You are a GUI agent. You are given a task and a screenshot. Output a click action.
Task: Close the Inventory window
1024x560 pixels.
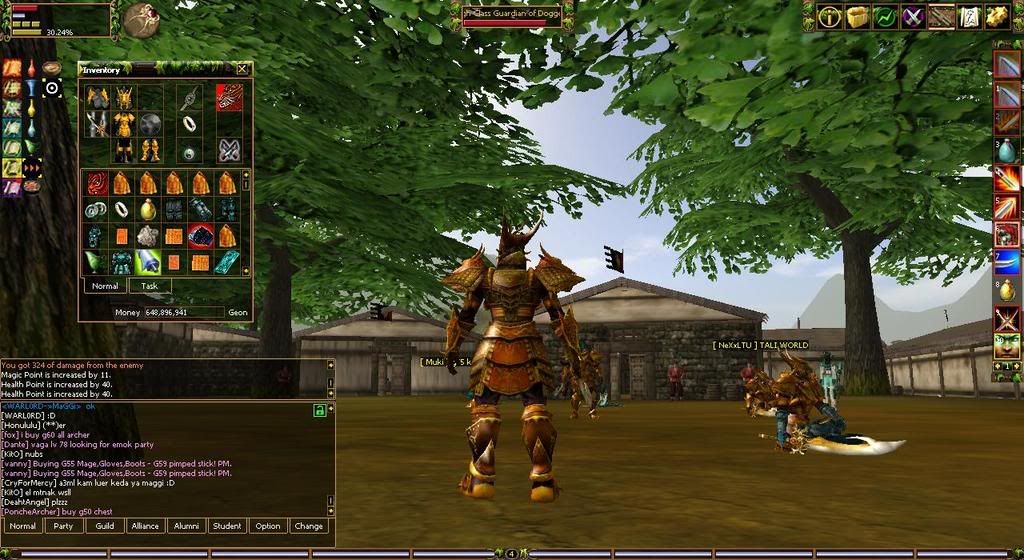(x=242, y=70)
